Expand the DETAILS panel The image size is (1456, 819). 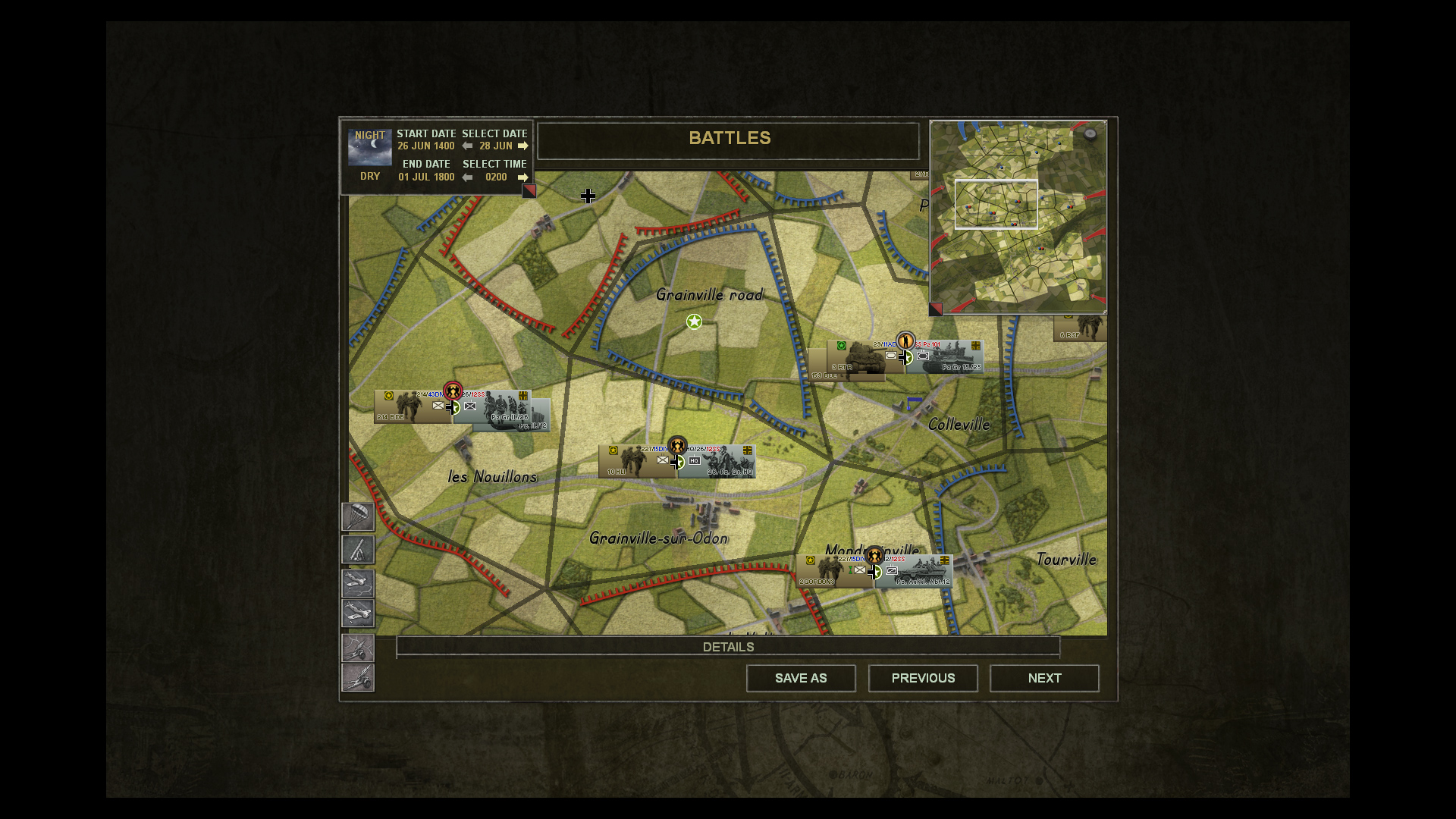click(x=728, y=647)
